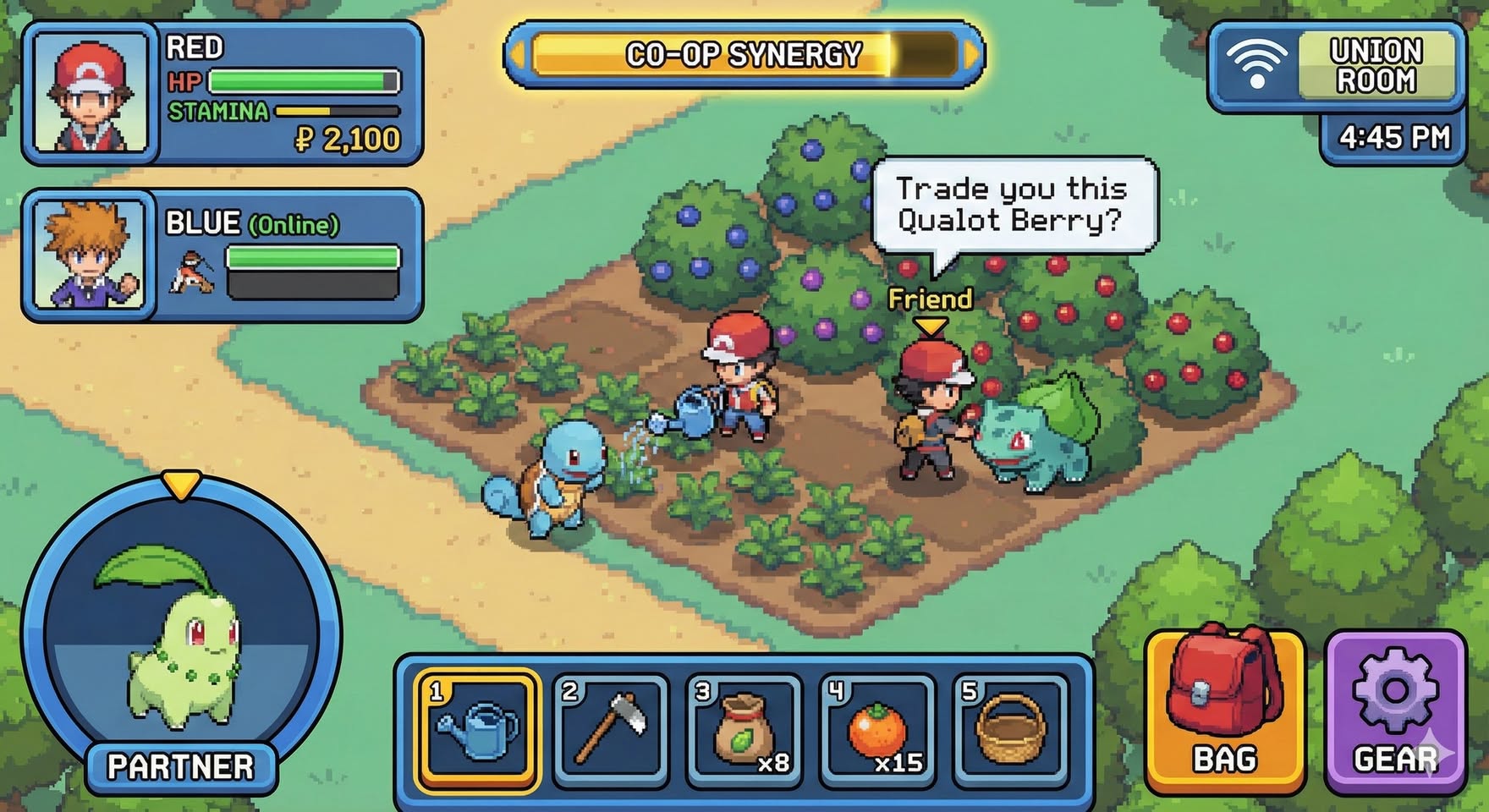Open the GEAR settings button
Viewport: 1489px width, 812px height.
[x=1395, y=712]
